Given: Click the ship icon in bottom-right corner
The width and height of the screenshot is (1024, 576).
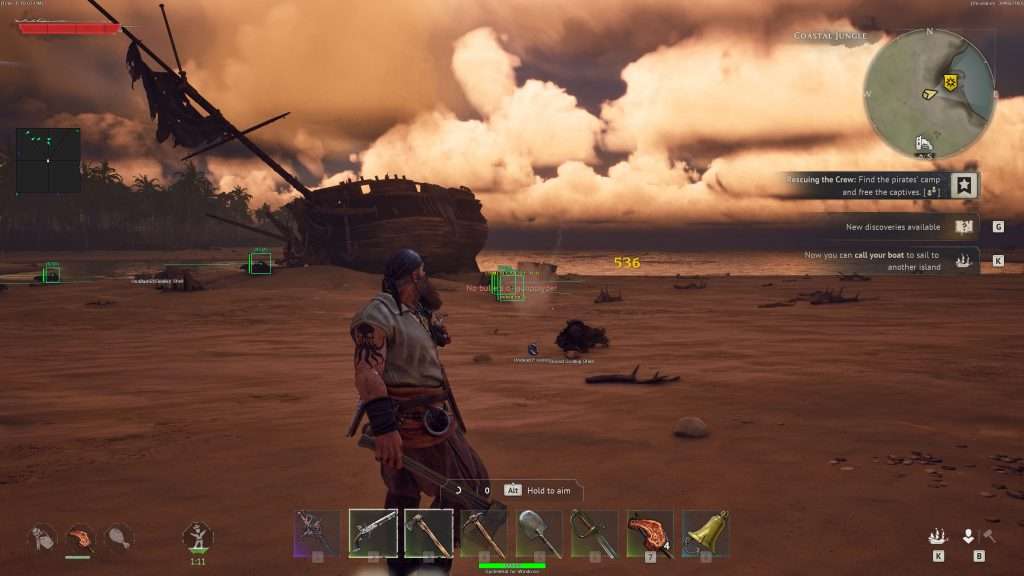Looking at the screenshot, I should pyautogui.click(x=938, y=537).
